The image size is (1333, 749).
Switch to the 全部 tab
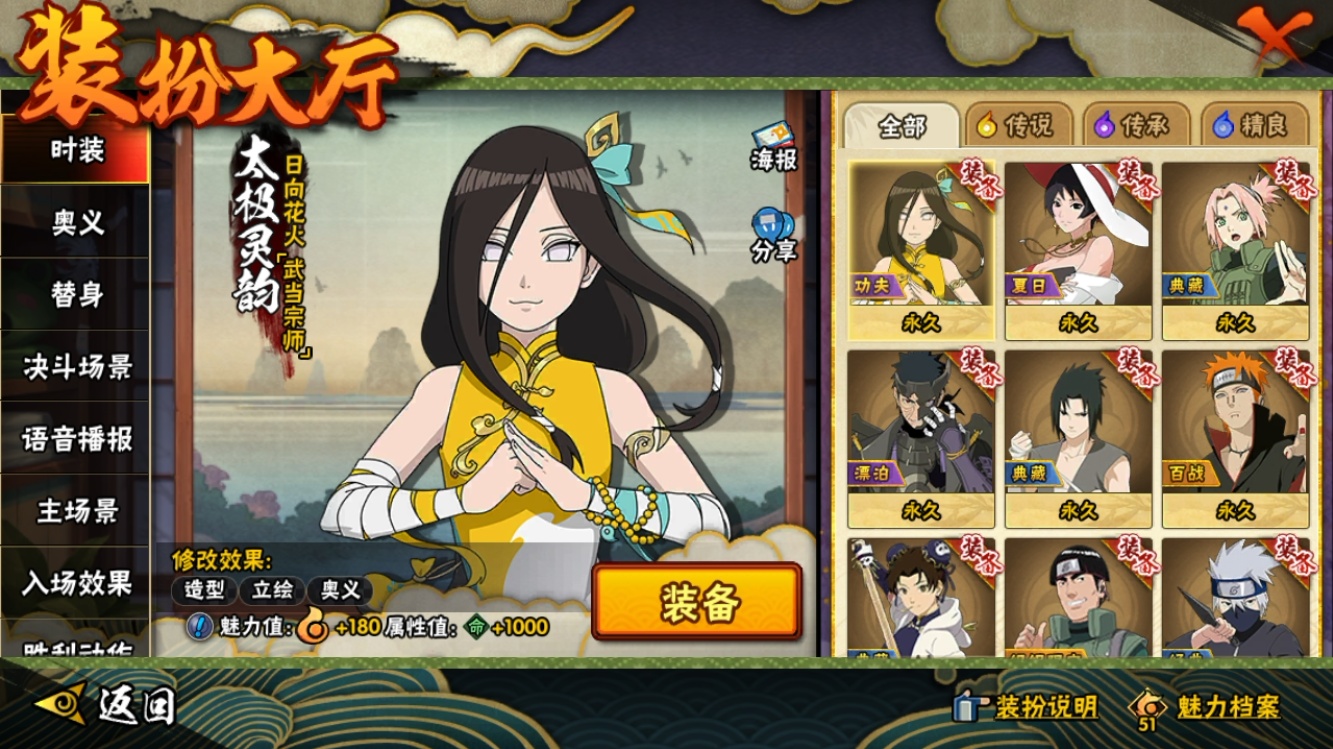901,126
